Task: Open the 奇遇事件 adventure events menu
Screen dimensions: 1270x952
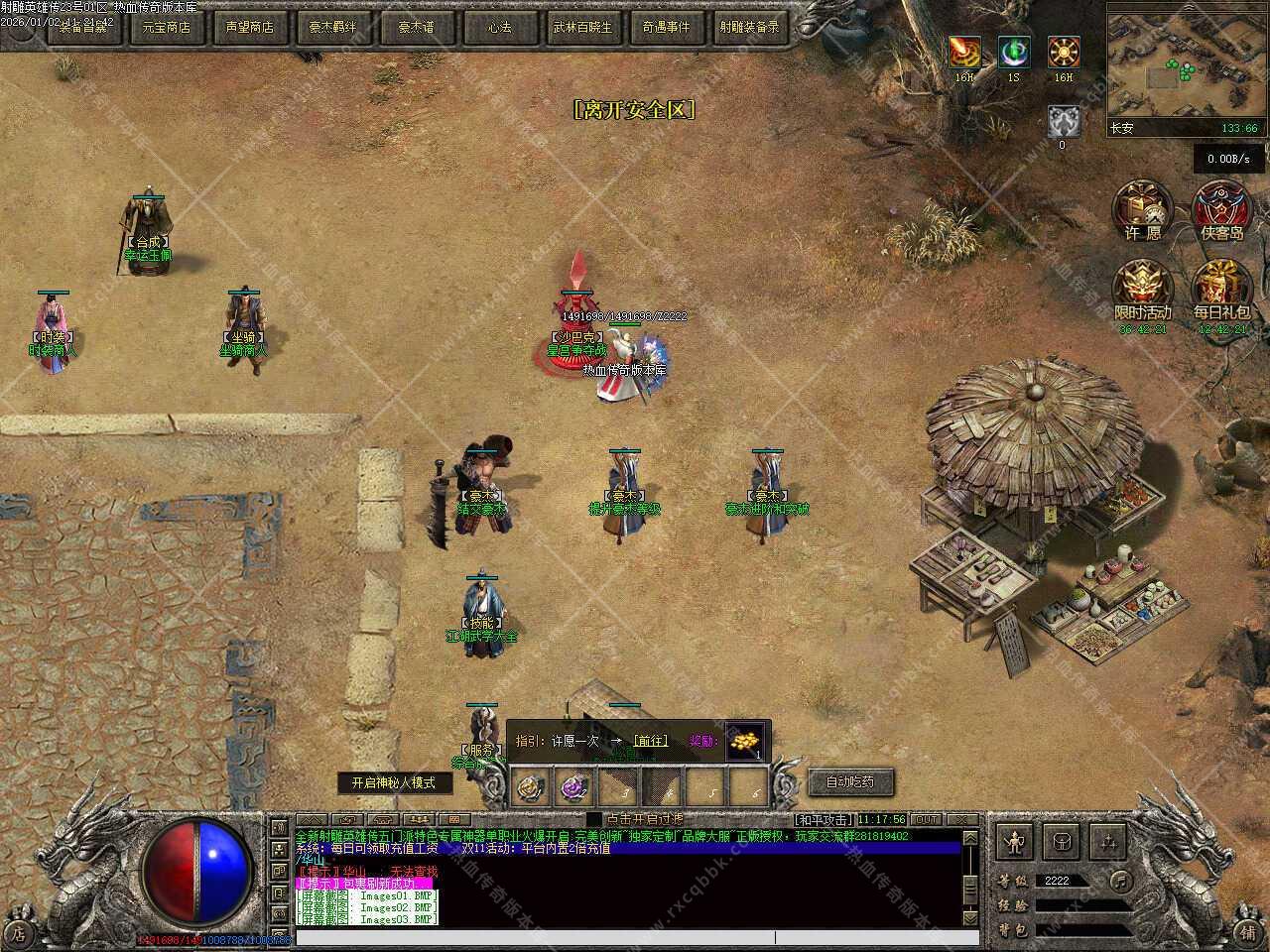Action: [x=666, y=28]
